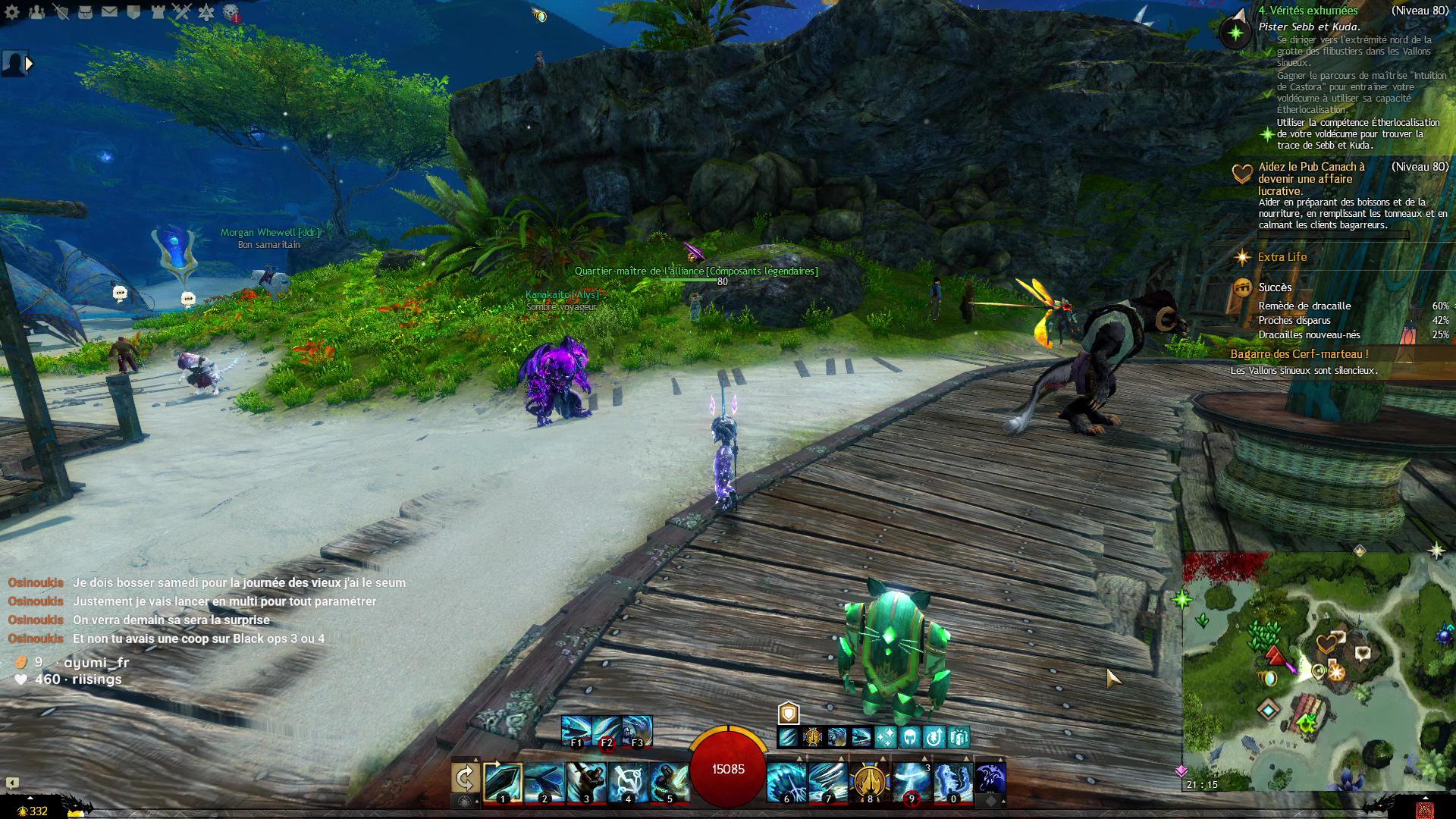The height and width of the screenshot is (819, 1456).
Task: Open the mail envelope icon
Action: click(109, 12)
